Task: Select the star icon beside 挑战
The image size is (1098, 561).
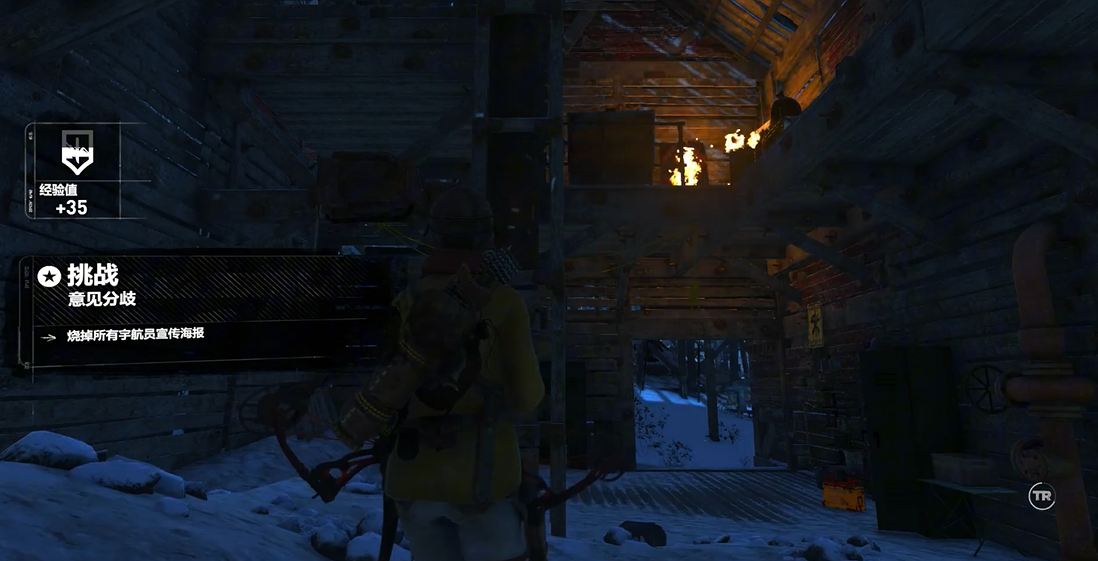Action: pyautogui.click(x=49, y=276)
